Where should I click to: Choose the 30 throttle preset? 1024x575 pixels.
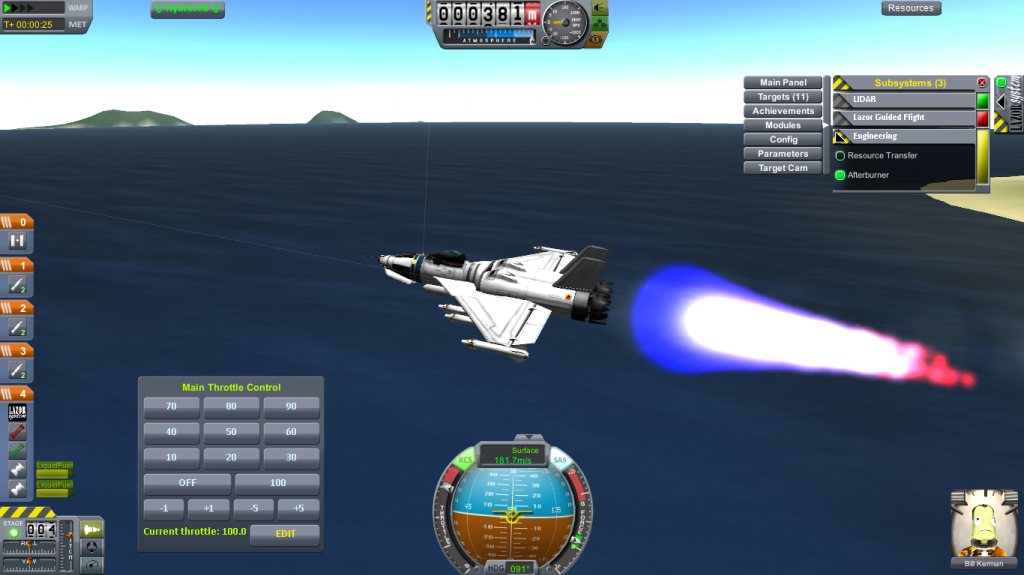[x=291, y=457]
